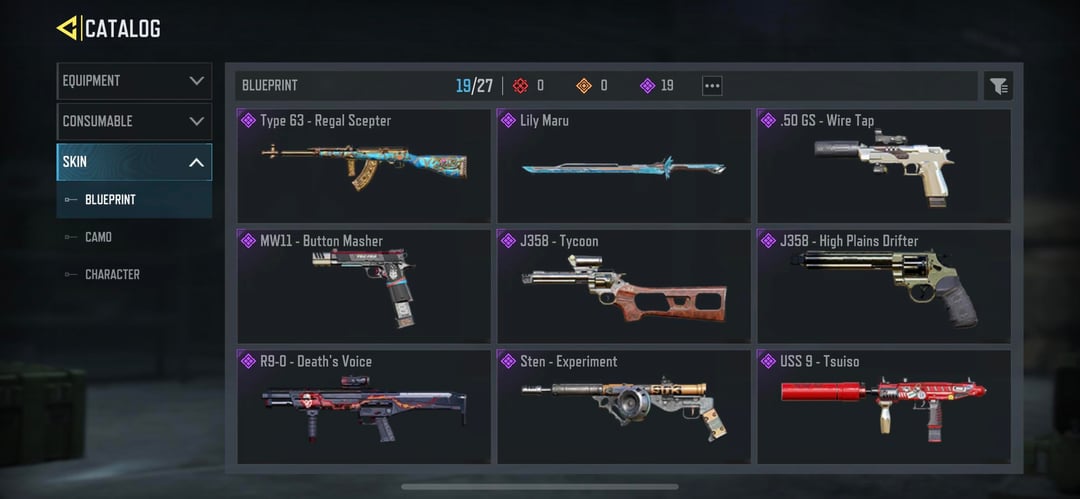Open the R9-0 Death's Voice blueprint
The height and width of the screenshot is (499, 1080).
[364, 405]
